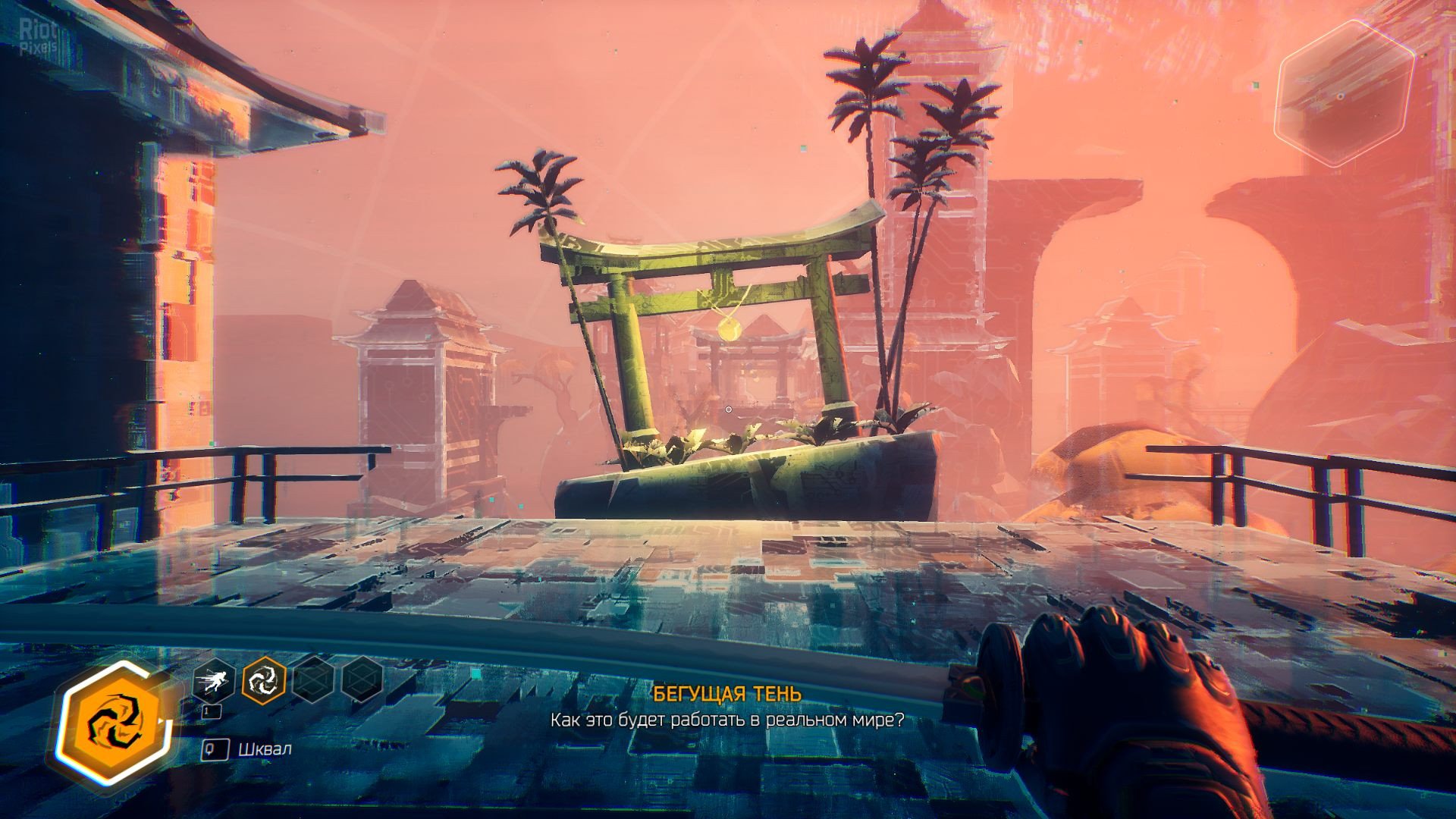This screenshot has width=1456, height=819.
Task: Click the hexagonal outline HUD panel
Action: click(x=1343, y=94)
